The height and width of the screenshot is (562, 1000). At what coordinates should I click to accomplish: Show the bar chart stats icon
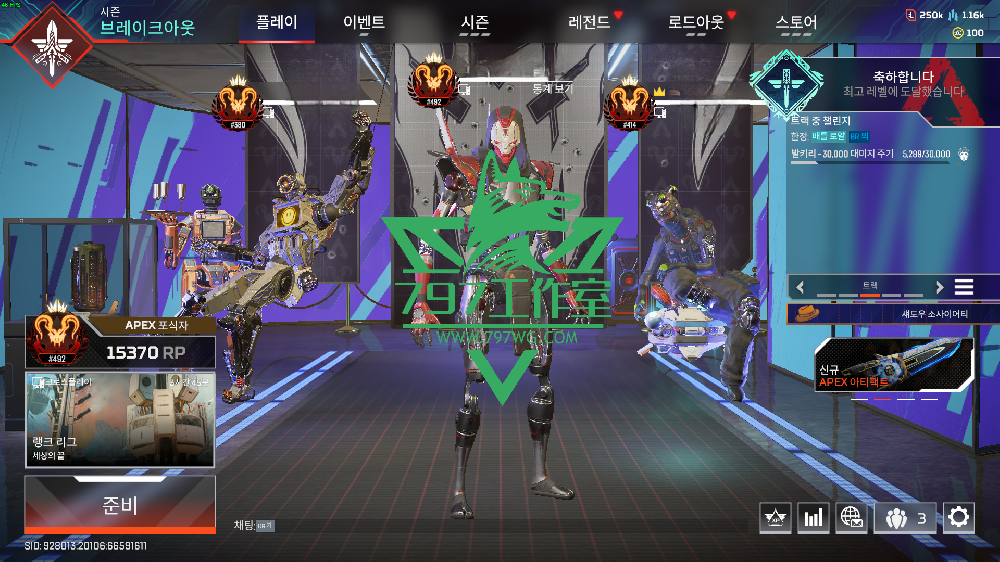814,517
